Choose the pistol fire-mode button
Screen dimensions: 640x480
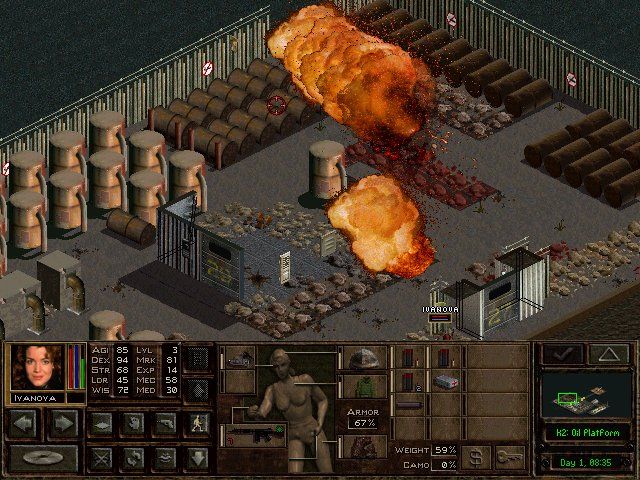pos(164,423)
